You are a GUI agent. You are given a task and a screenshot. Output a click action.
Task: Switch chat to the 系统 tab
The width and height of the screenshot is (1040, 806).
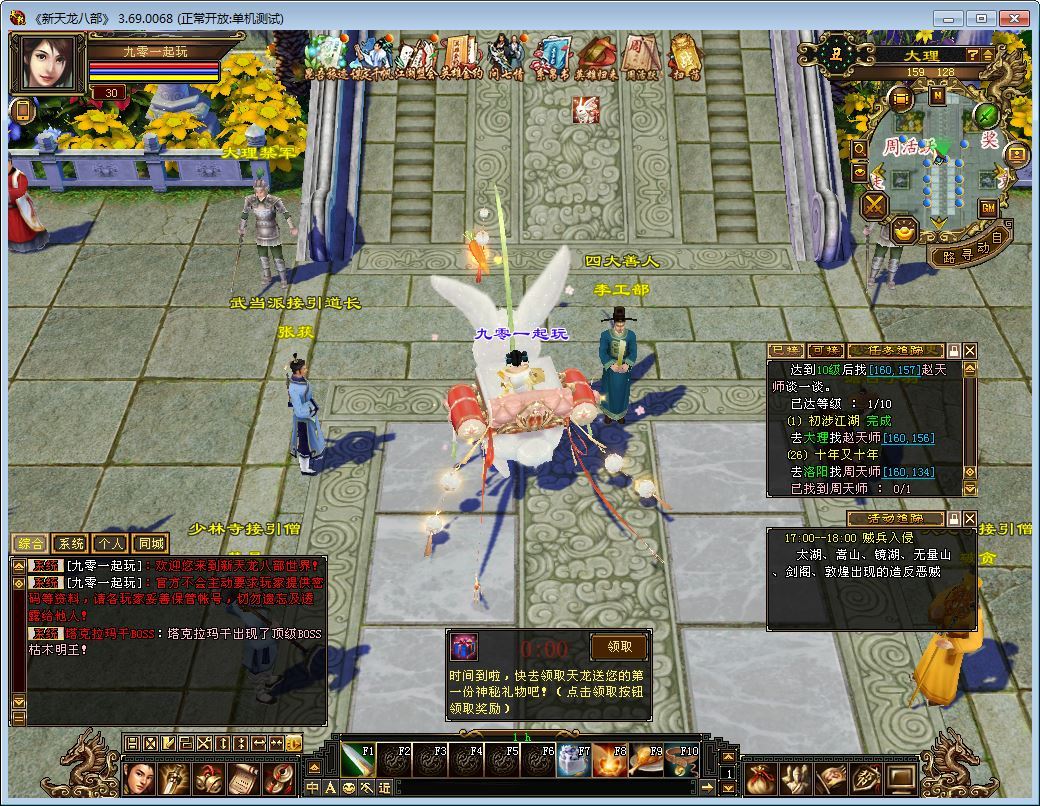71,544
